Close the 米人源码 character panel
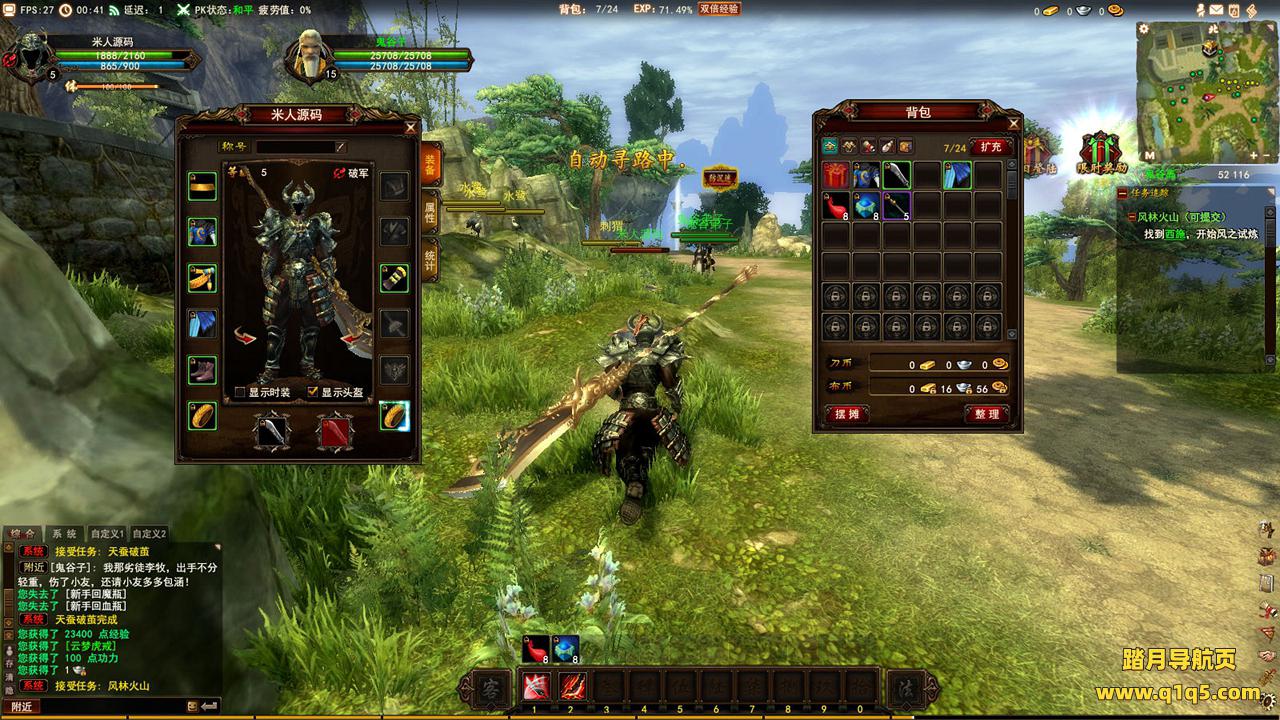The width and height of the screenshot is (1280, 720). (410, 127)
